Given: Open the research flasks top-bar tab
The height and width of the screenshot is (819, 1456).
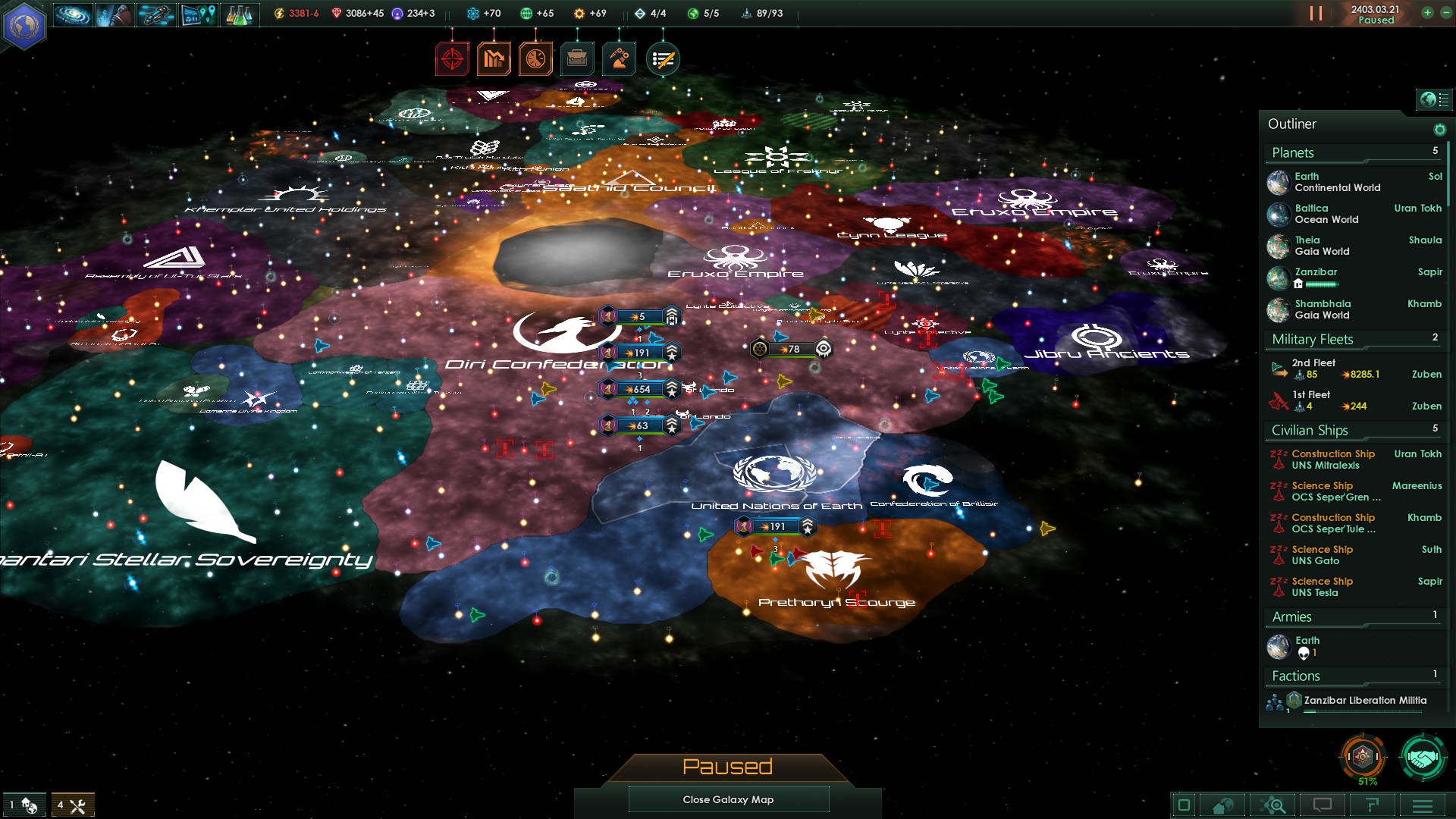Looking at the screenshot, I should [x=239, y=14].
